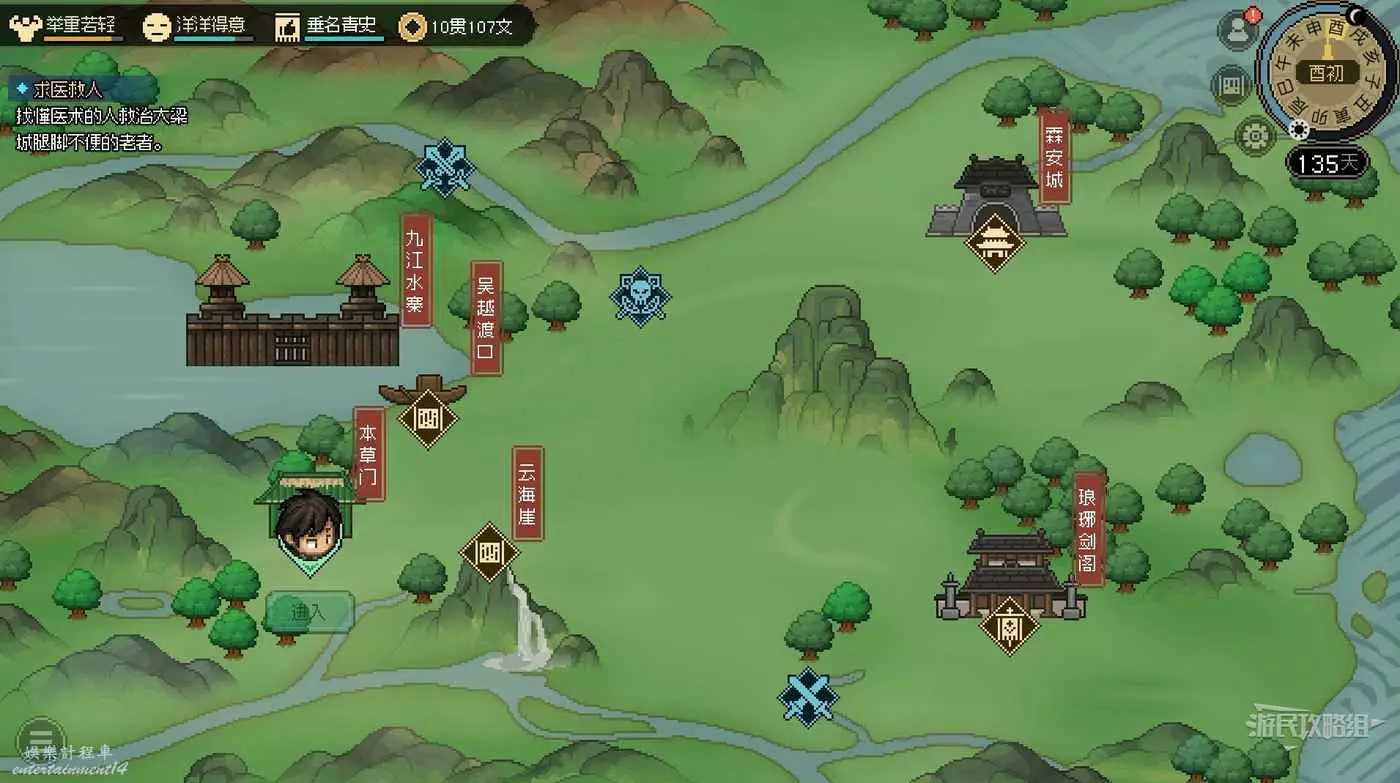
Task: Open the map icon beside the clock
Action: coord(1231,85)
